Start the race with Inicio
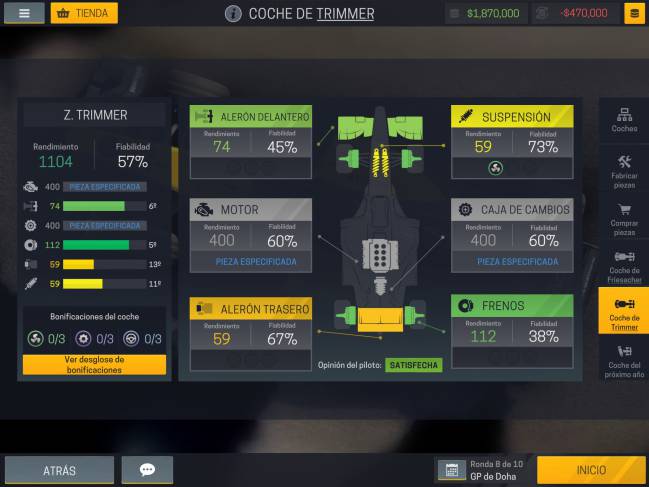 [x=591, y=470]
